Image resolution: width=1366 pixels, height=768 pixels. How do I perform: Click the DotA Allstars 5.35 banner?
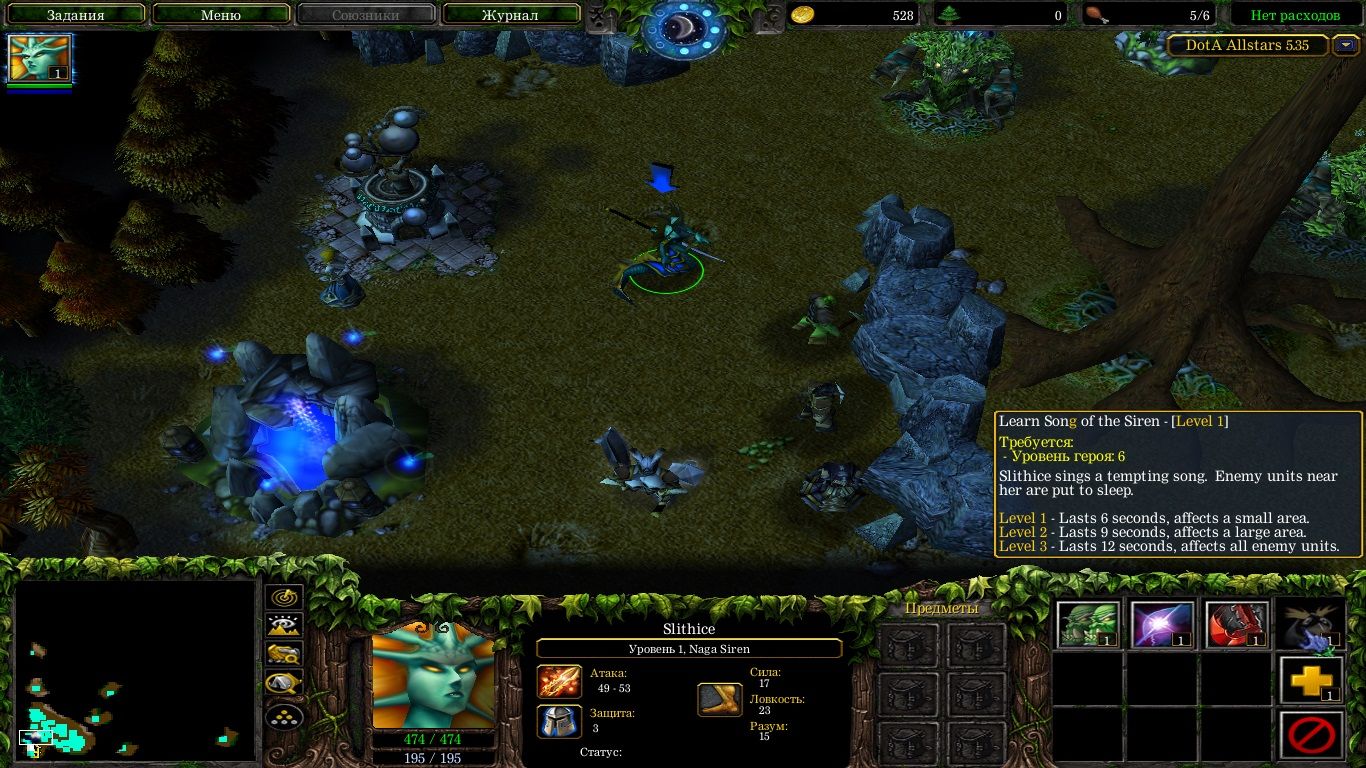(1247, 45)
